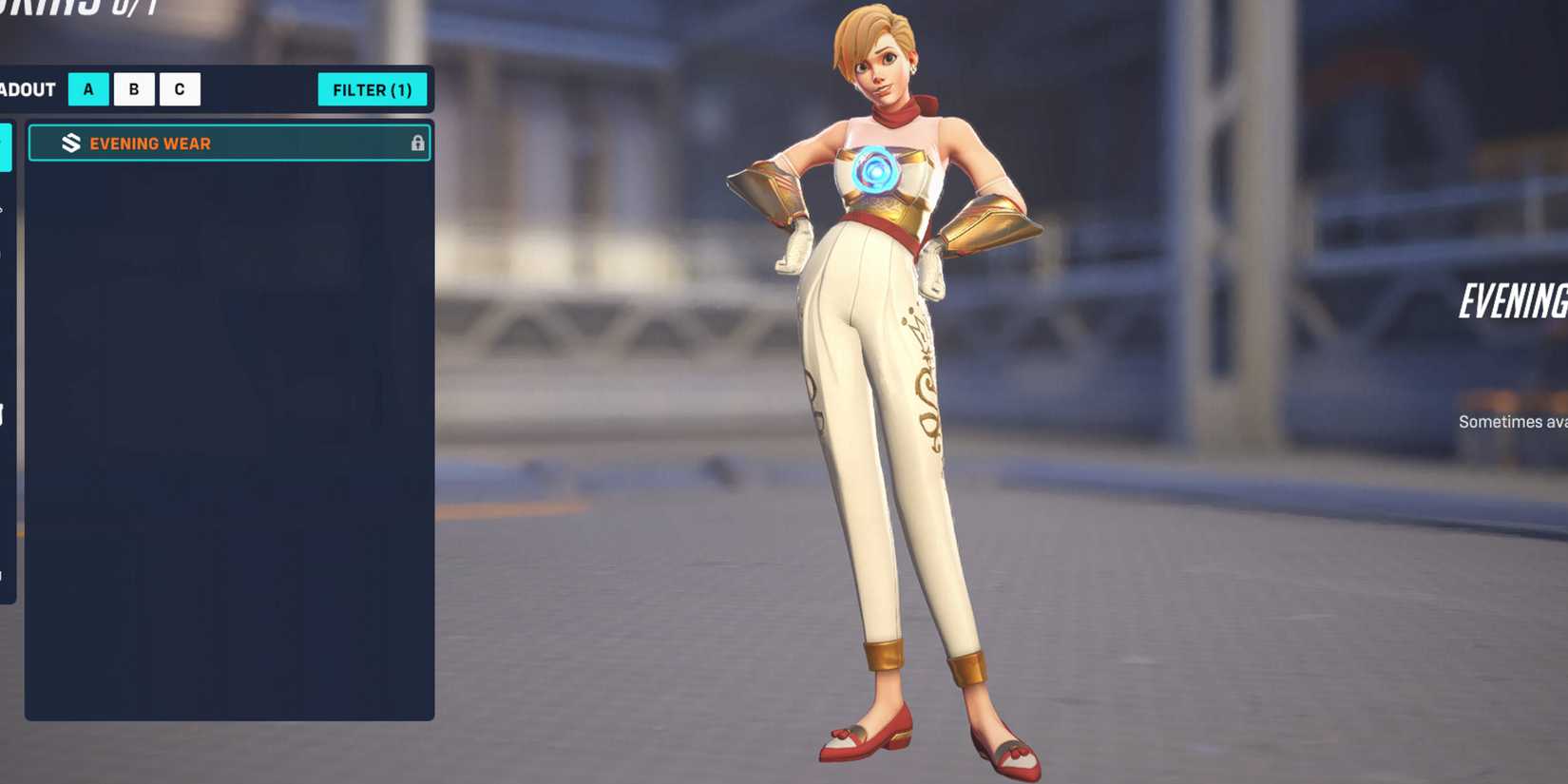The height and width of the screenshot is (784, 1568).
Task: Select the shop badge icon beside Evening Wear
Action: (x=71, y=143)
